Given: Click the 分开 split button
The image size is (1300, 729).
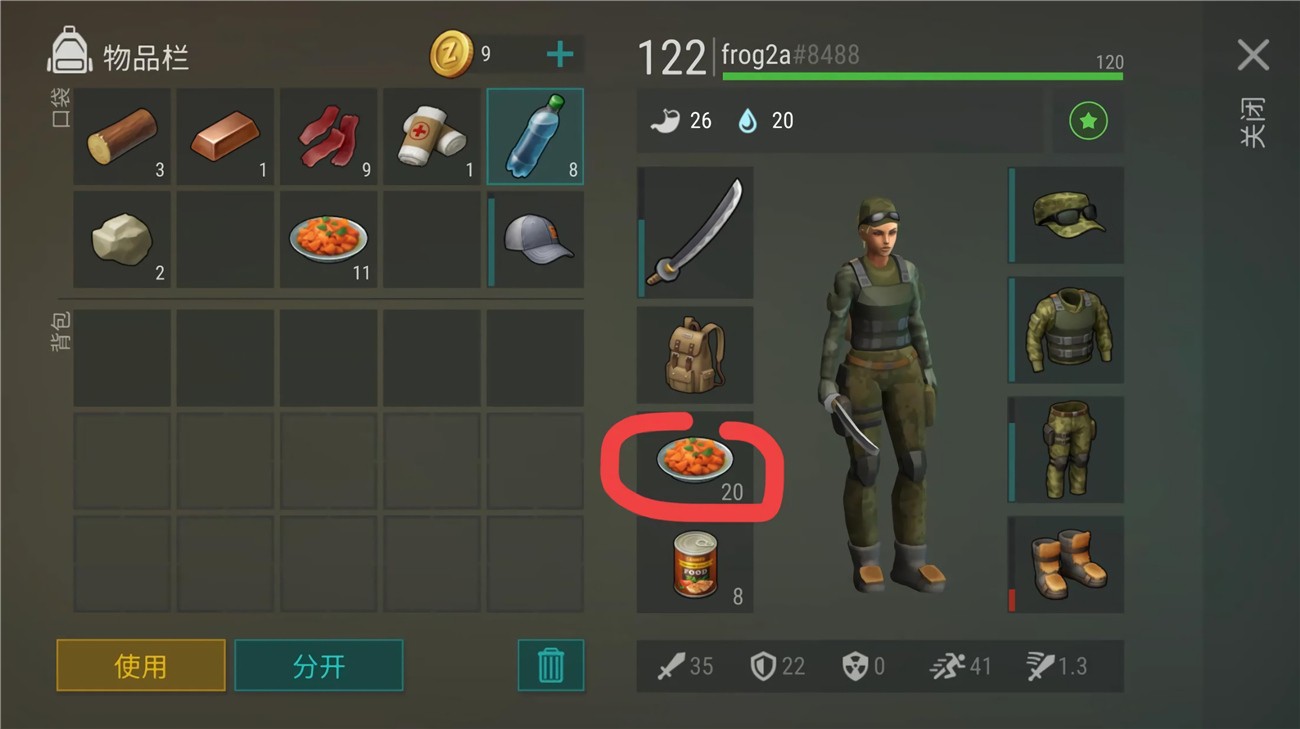Looking at the screenshot, I should [x=319, y=665].
